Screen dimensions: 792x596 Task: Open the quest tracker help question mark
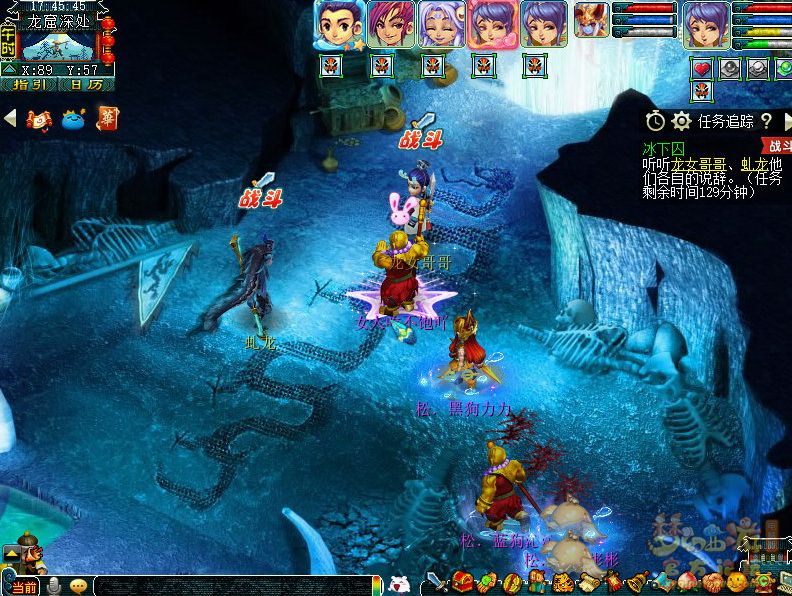point(766,121)
